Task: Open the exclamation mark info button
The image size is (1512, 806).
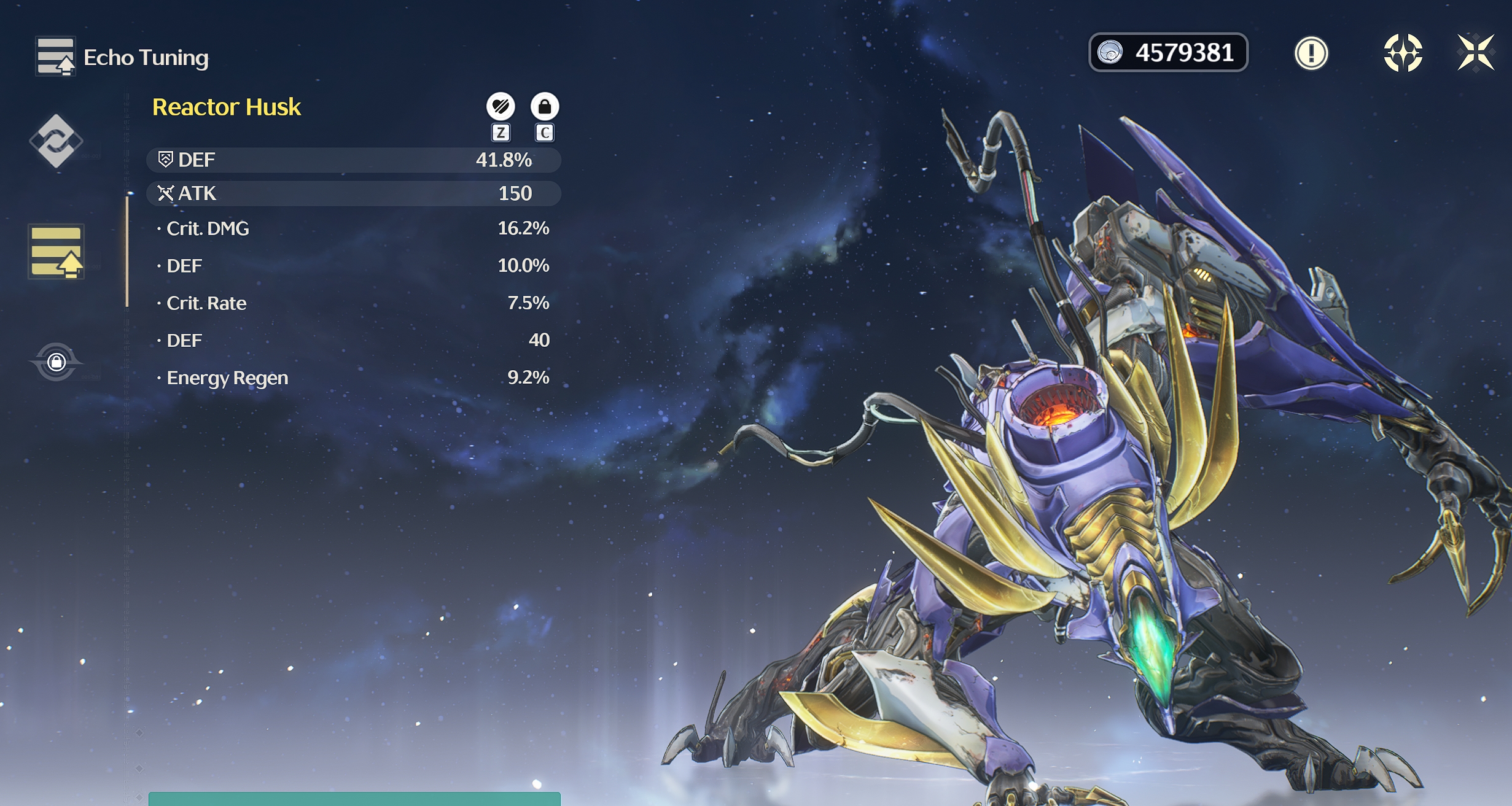Action: [1311, 53]
